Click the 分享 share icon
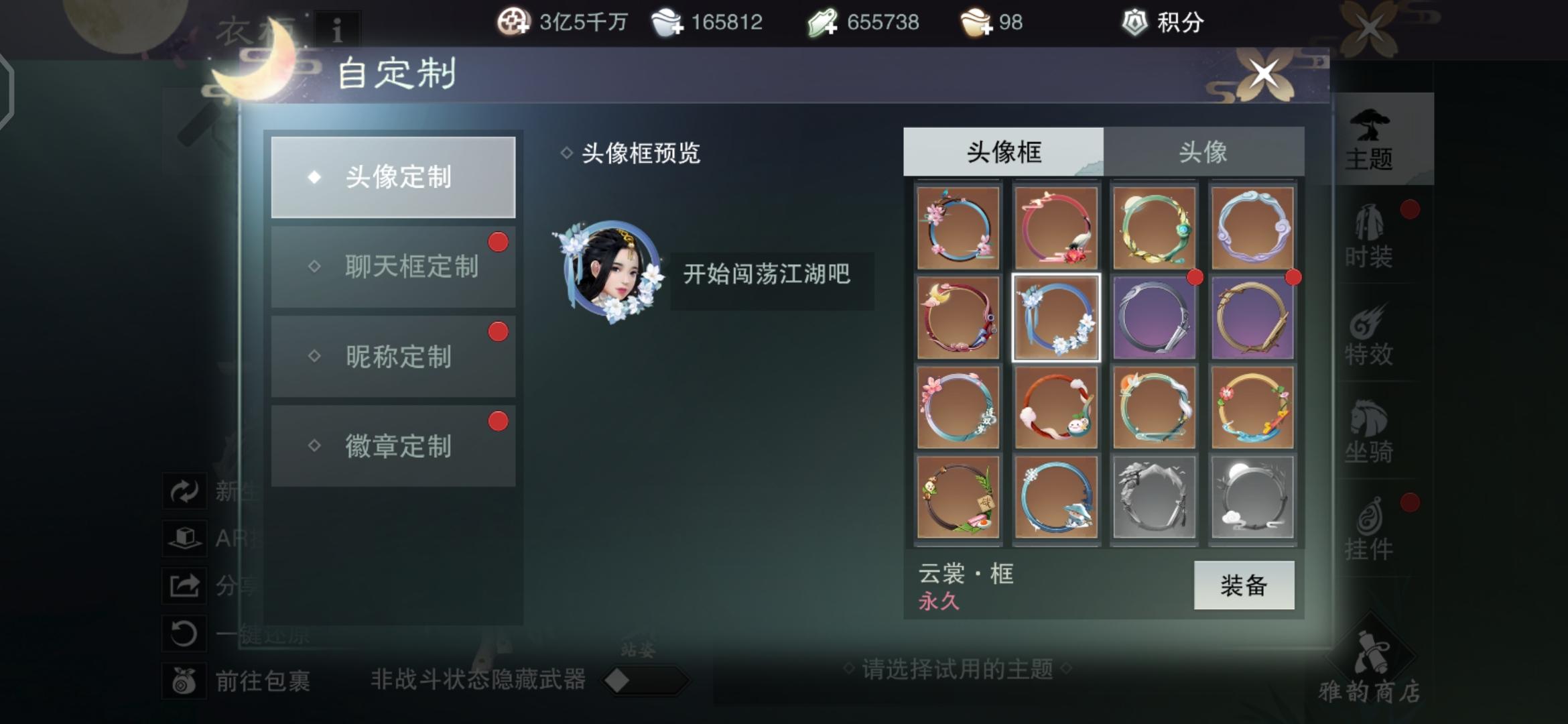The image size is (1568, 724). [184, 583]
